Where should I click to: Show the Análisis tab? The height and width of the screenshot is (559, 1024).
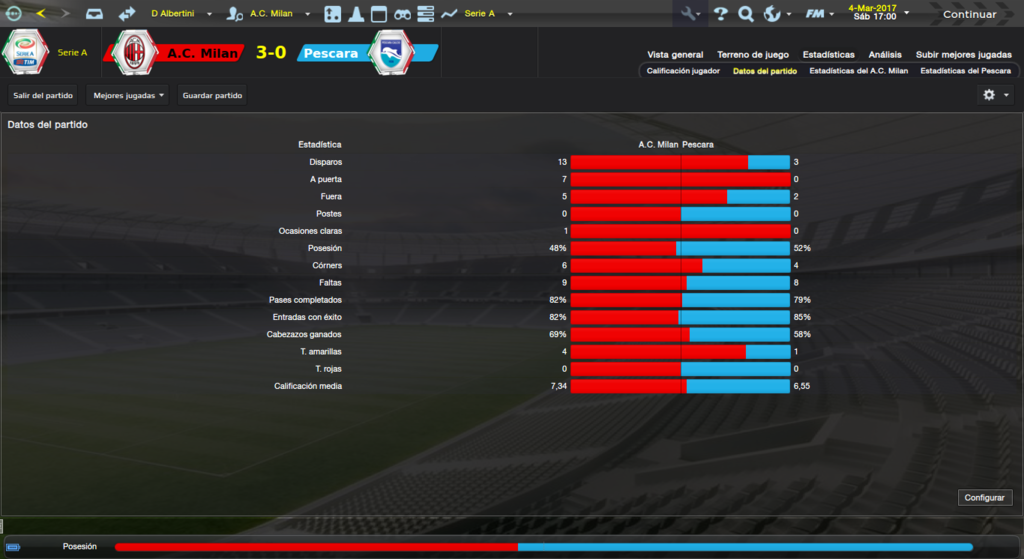(885, 55)
